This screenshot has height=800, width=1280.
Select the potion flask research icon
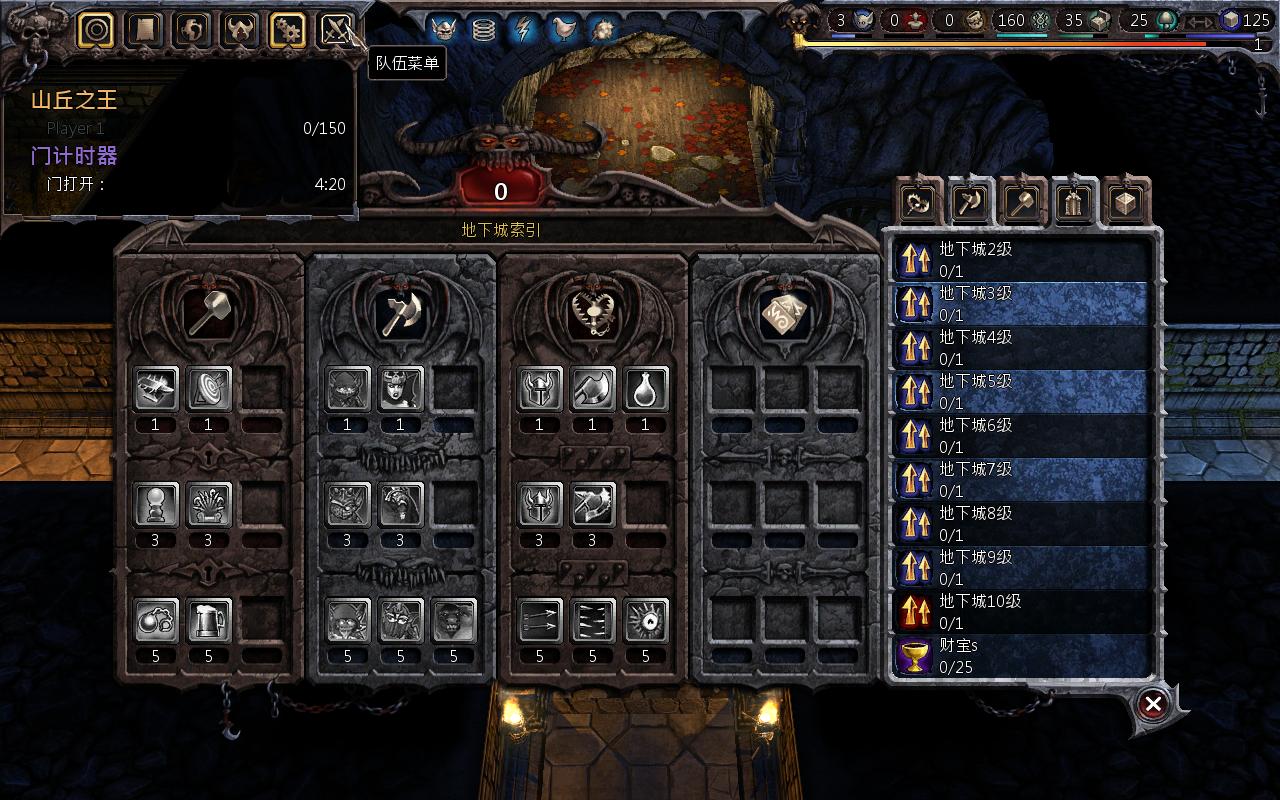645,390
